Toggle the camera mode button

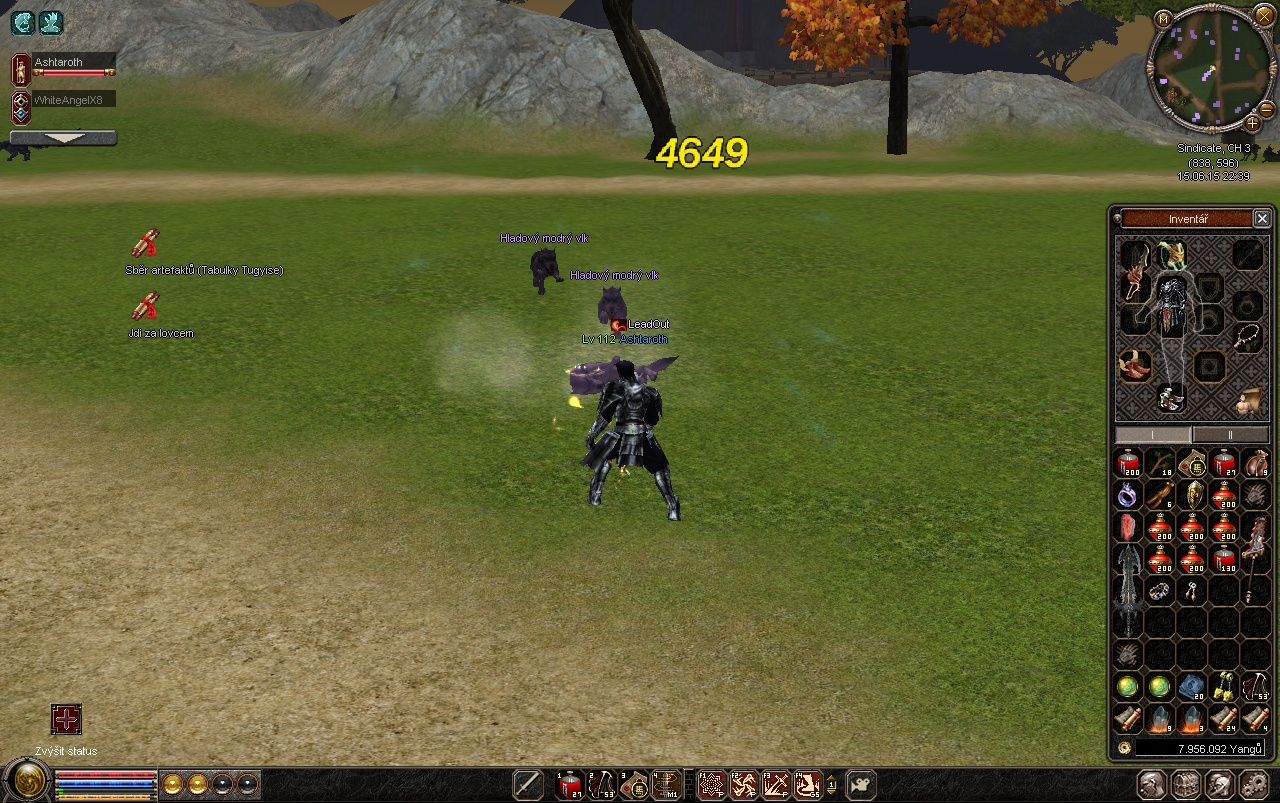(x=860, y=785)
